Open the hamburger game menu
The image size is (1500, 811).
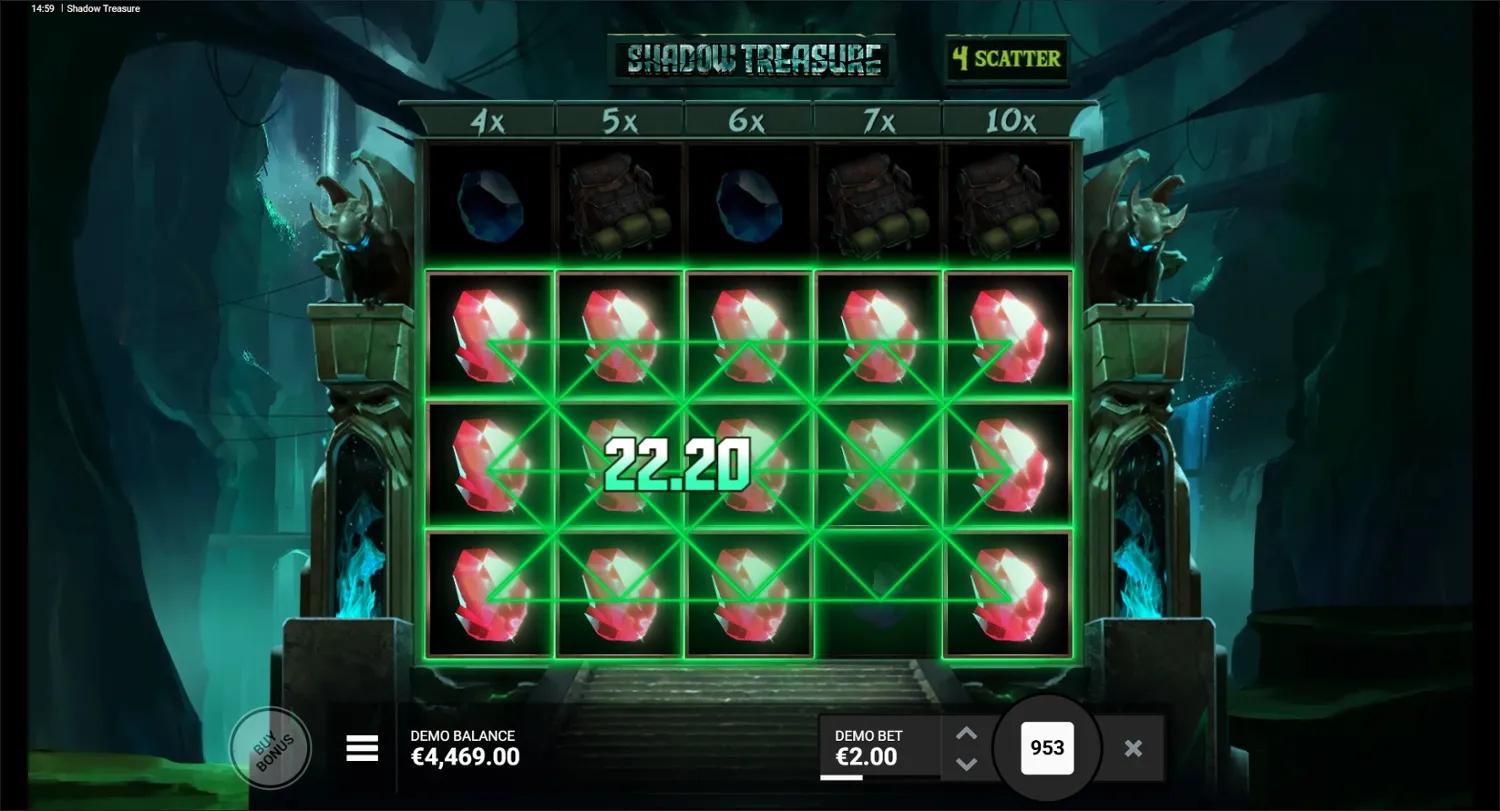[361, 747]
